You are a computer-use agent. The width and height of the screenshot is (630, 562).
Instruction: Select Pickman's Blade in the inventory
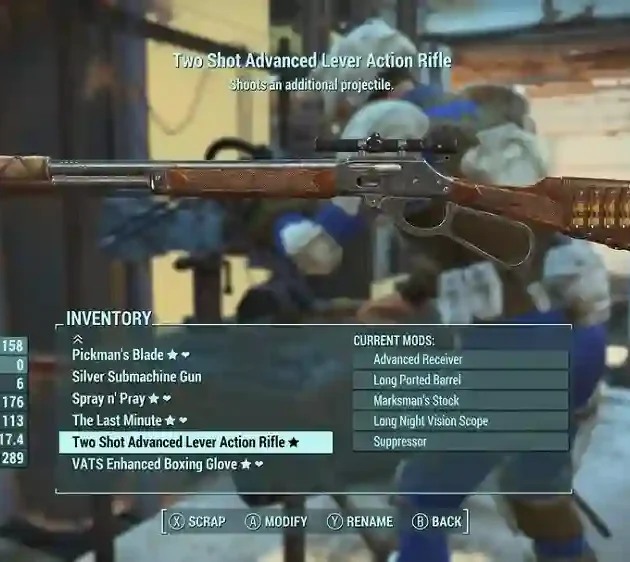[130, 355]
